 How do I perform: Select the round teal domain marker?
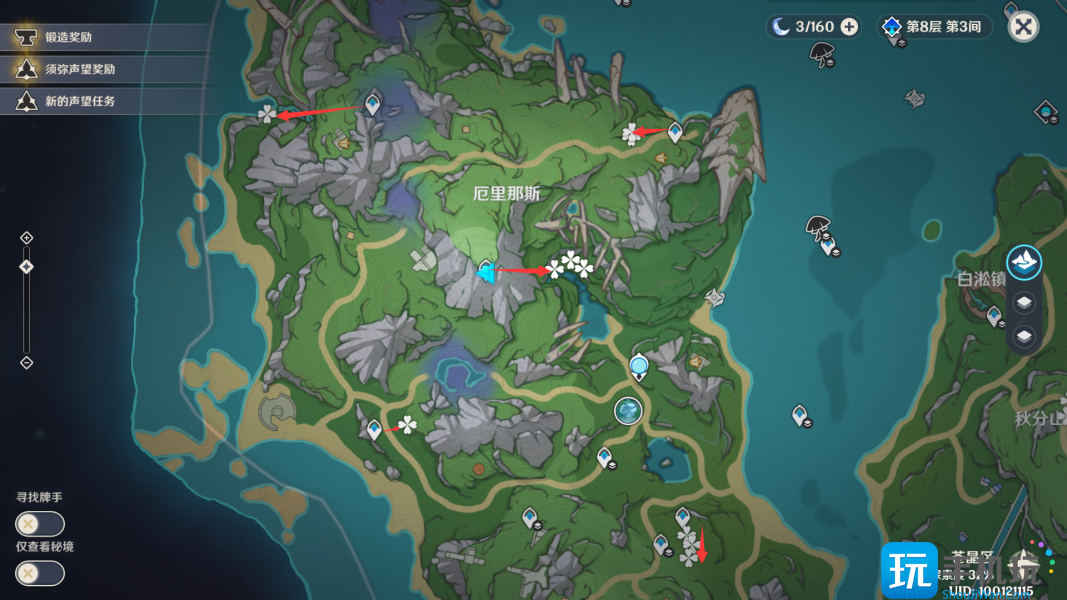click(627, 410)
